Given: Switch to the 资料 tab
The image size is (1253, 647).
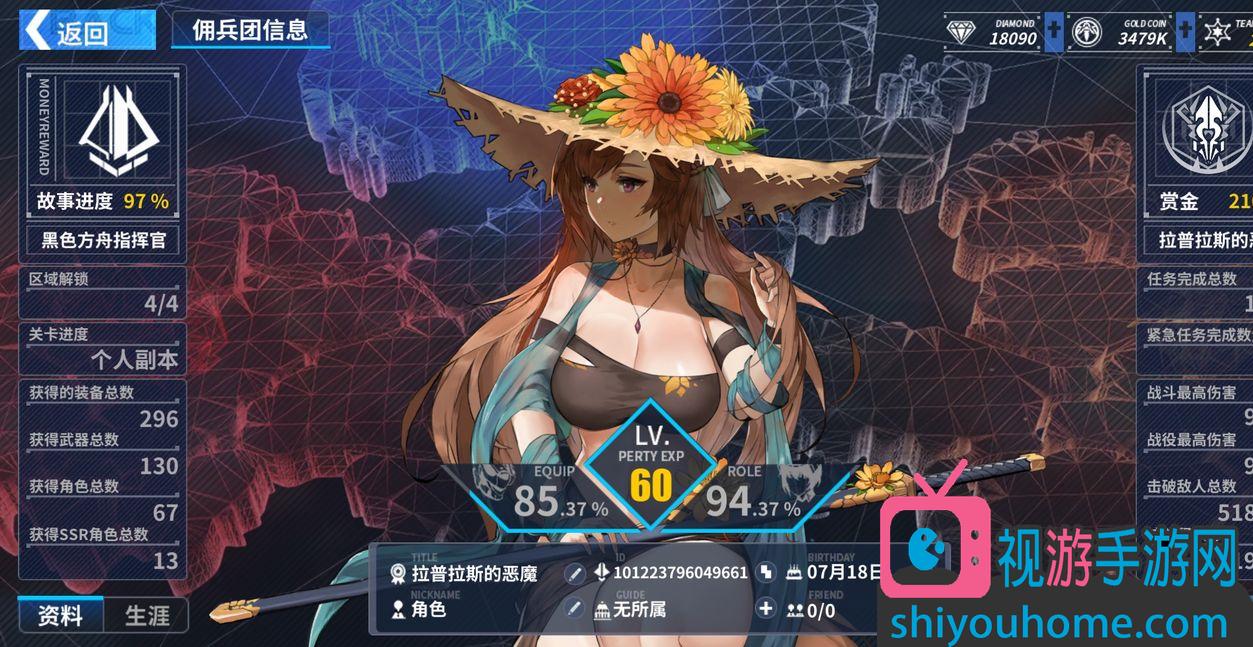Looking at the screenshot, I should (x=60, y=615).
